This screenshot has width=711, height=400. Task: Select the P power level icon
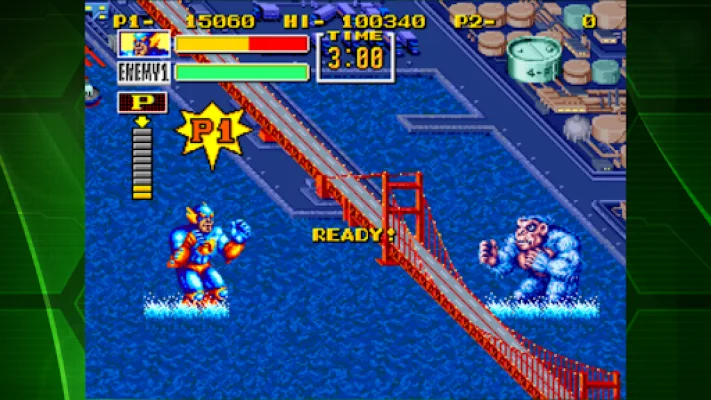[x=142, y=102]
